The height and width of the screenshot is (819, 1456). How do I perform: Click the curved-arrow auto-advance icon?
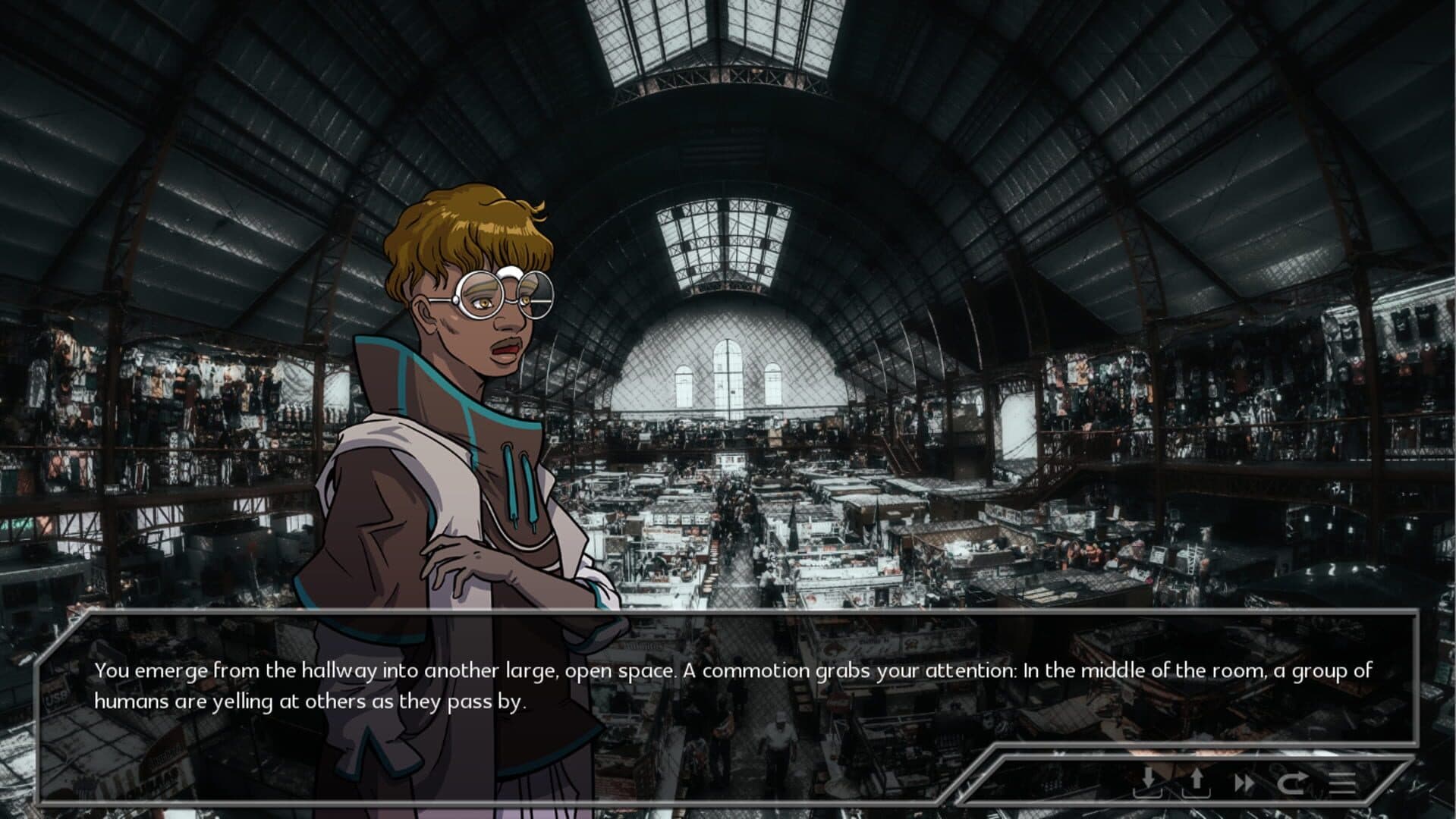(x=1291, y=782)
